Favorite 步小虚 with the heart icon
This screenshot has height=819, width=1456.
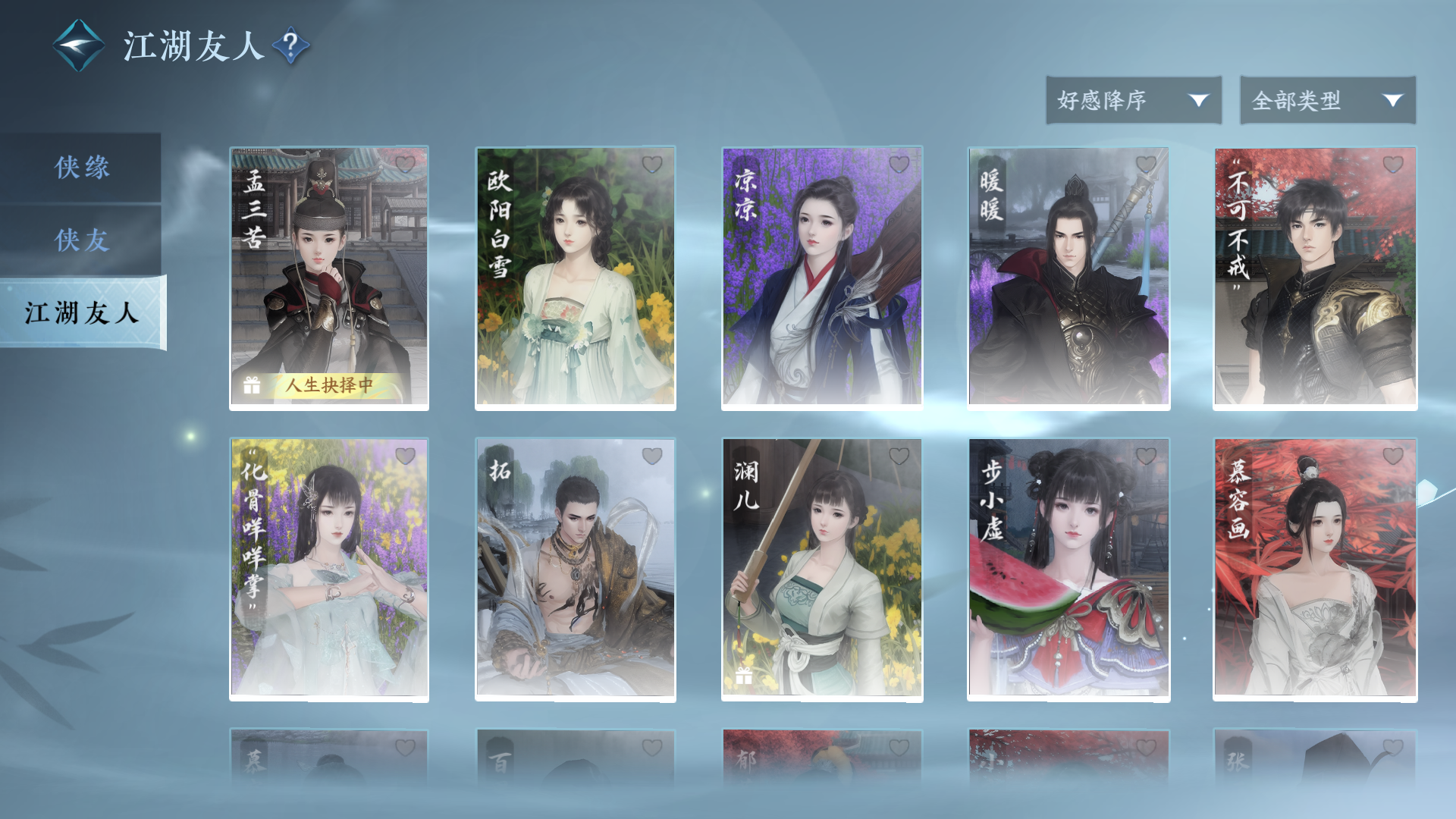[1146, 456]
